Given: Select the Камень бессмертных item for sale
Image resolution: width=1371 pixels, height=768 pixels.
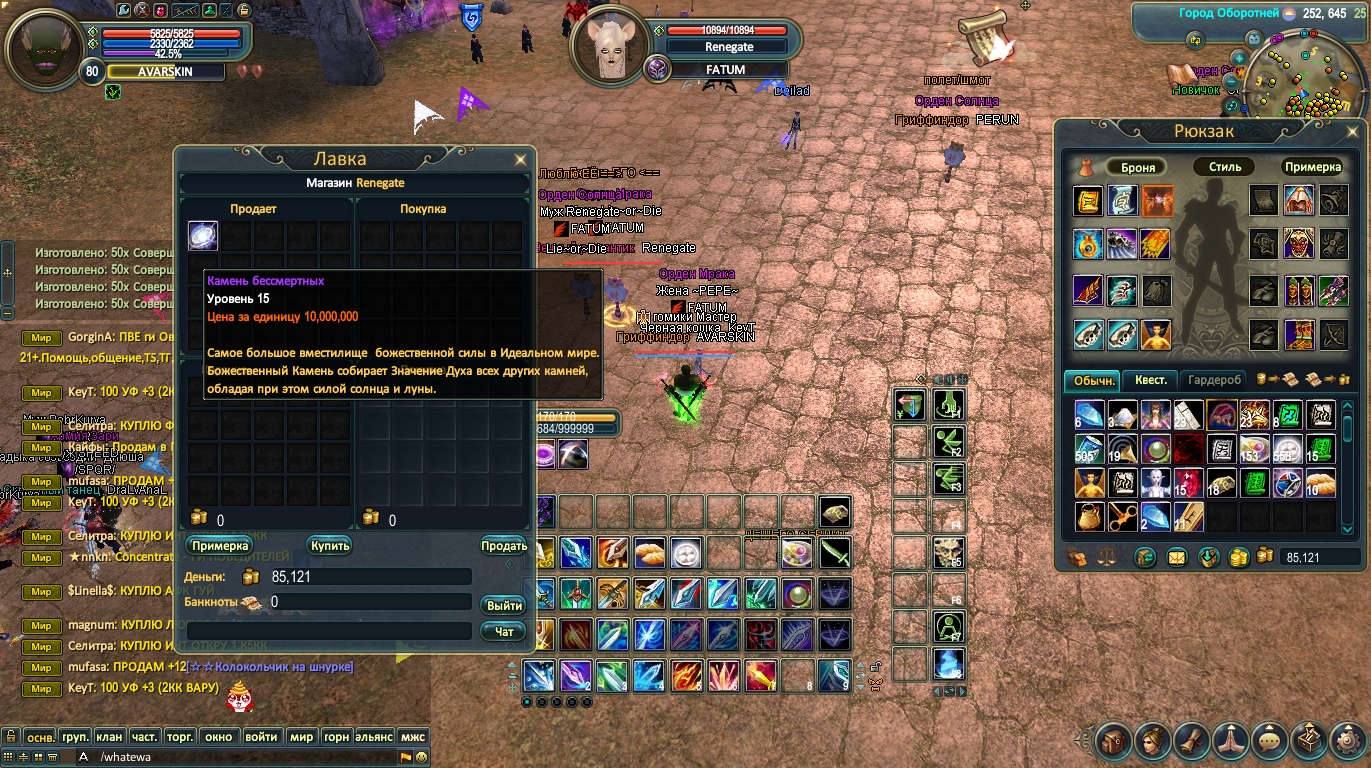Looking at the screenshot, I should 203,236.
